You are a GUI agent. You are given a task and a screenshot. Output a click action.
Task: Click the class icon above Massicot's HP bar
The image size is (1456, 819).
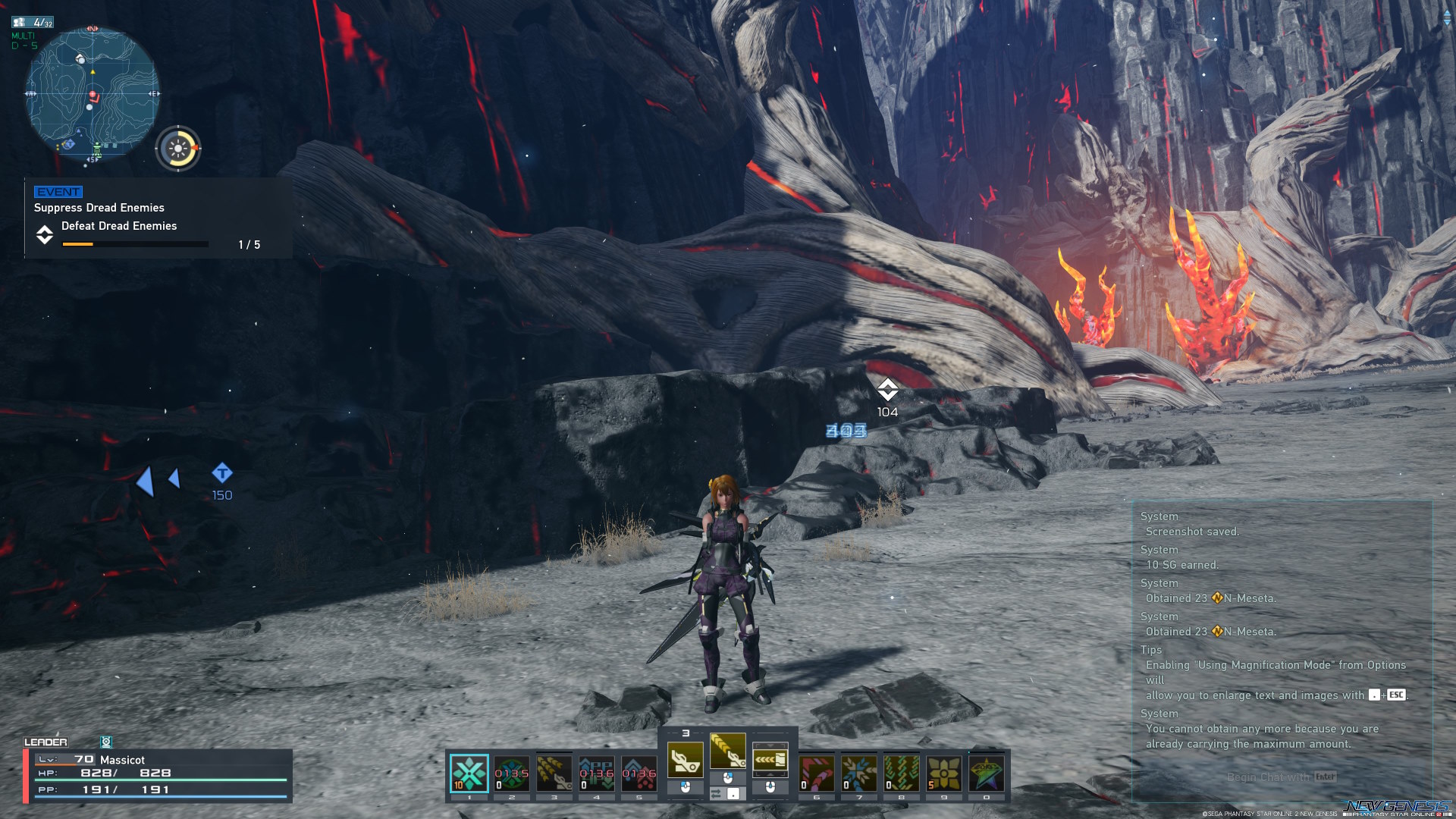coord(106,742)
